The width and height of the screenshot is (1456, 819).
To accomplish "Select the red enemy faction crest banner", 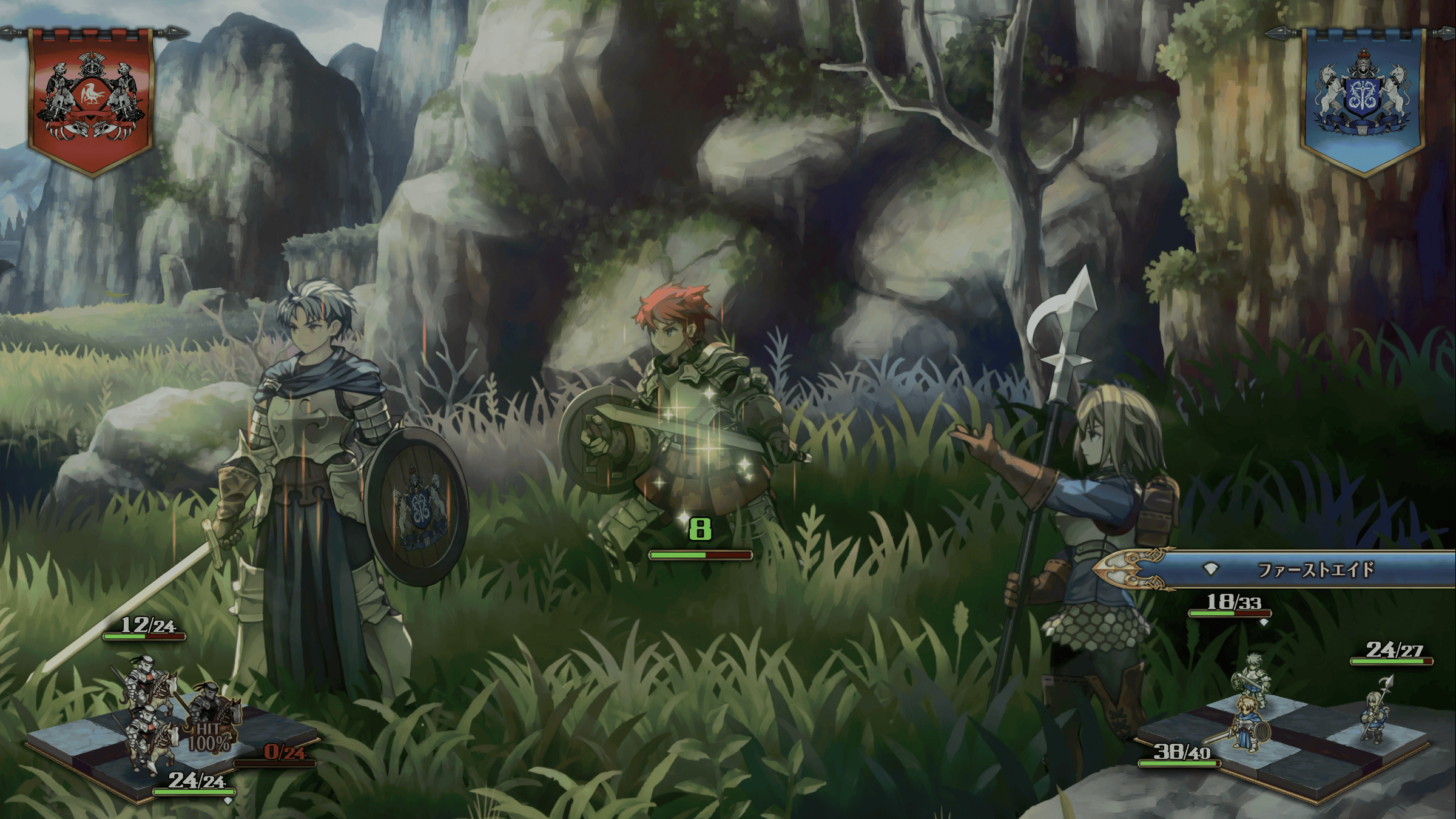I will click(91, 100).
